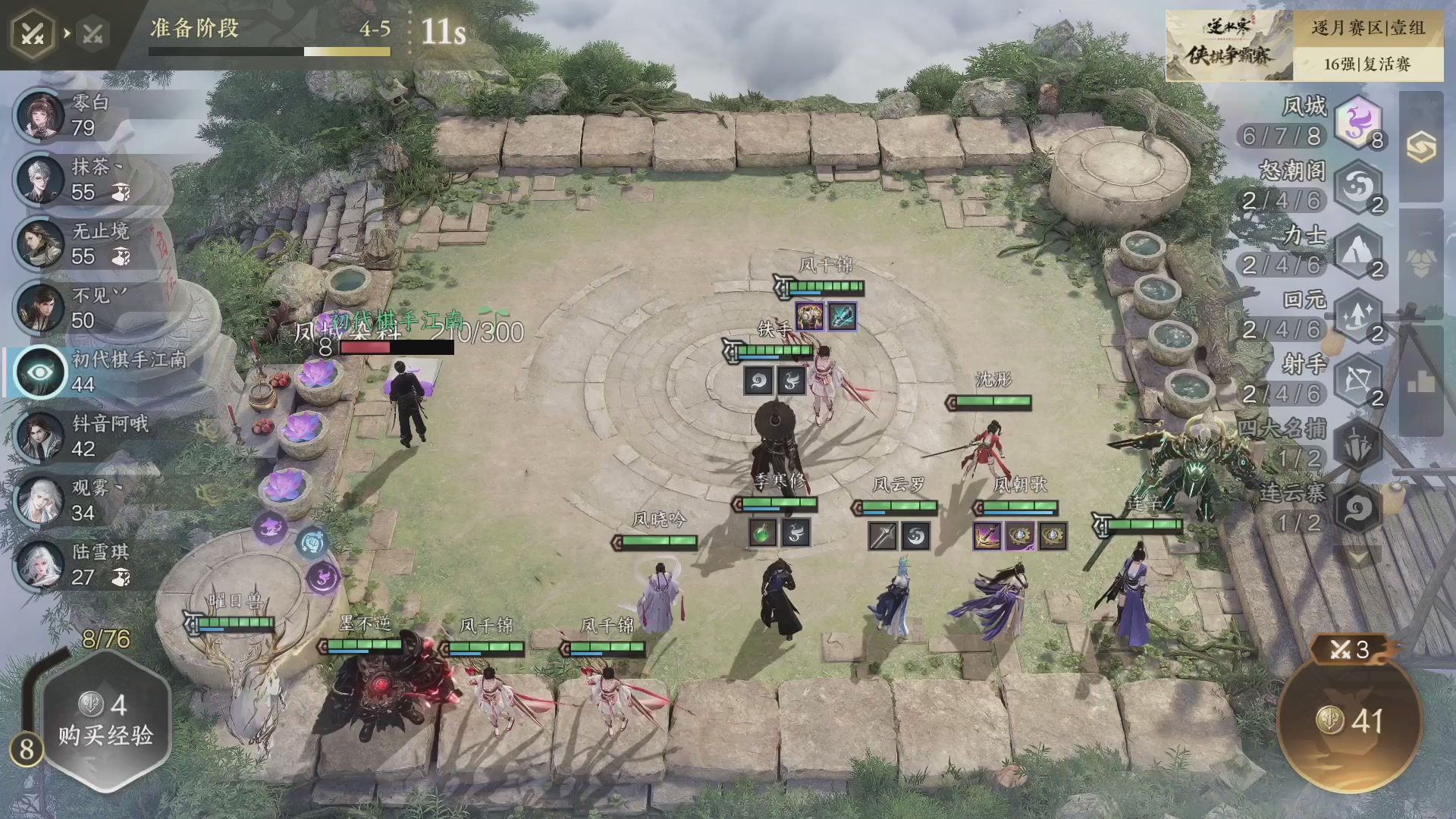The image size is (1456, 819).
Task: Click the arrow between the phase icons
Action: (x=67, y=32)
